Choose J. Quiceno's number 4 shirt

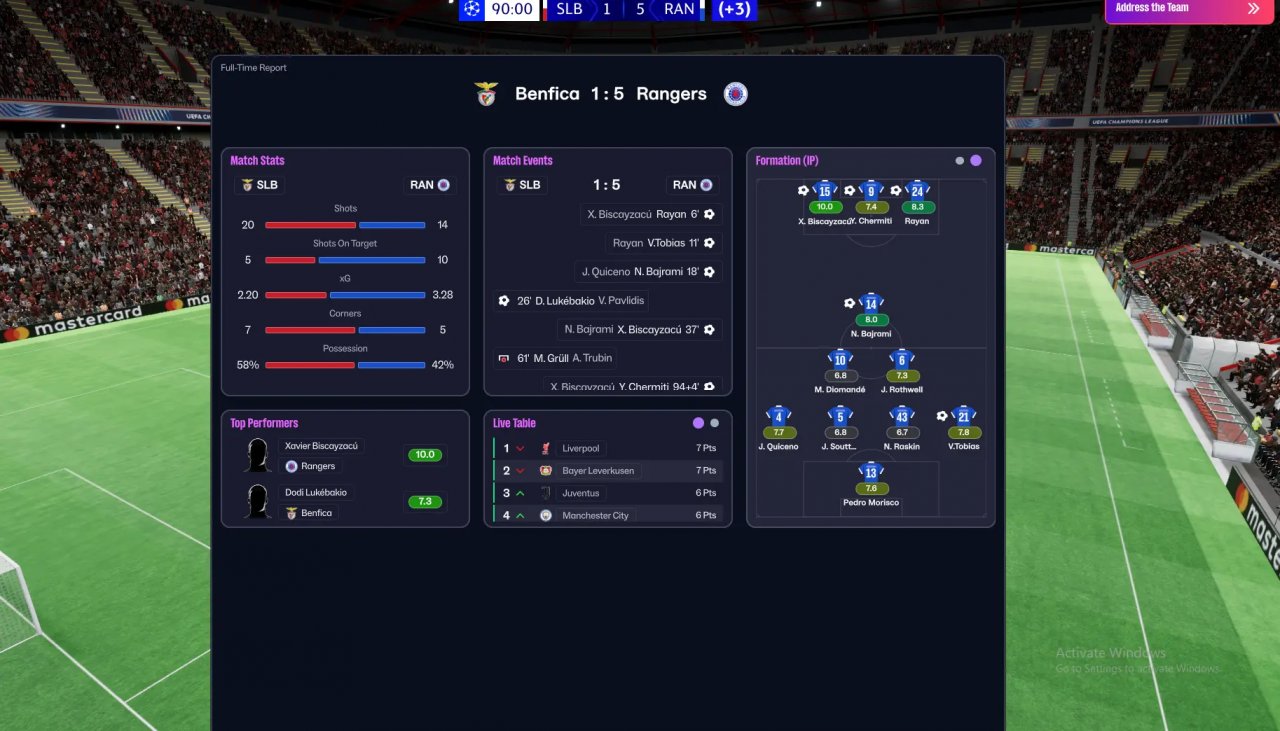click(778, 417)
